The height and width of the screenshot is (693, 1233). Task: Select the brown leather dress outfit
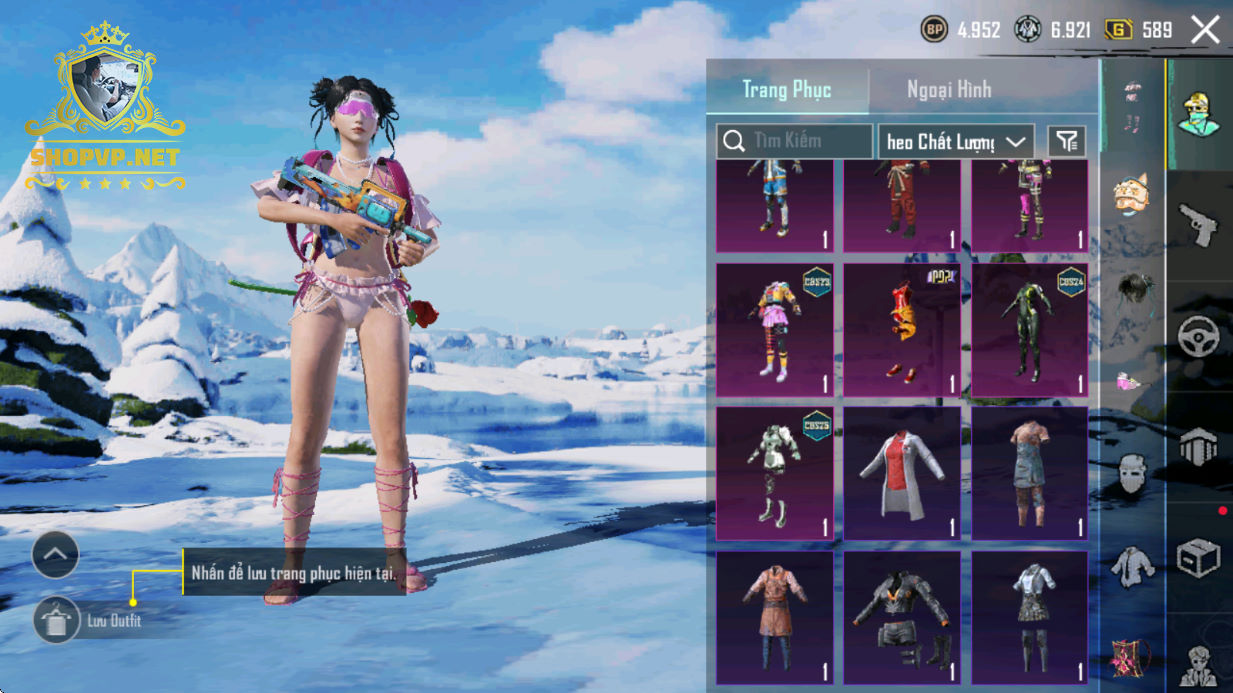[x=774, y=617]
